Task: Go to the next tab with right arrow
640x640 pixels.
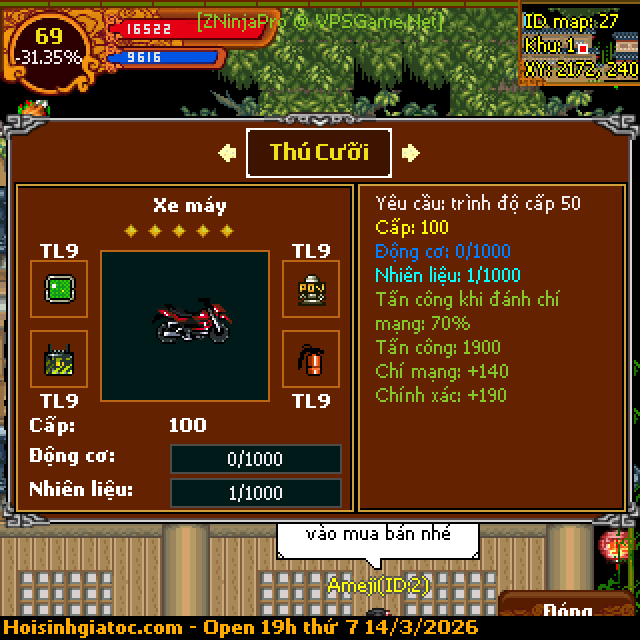Action: 410,153
